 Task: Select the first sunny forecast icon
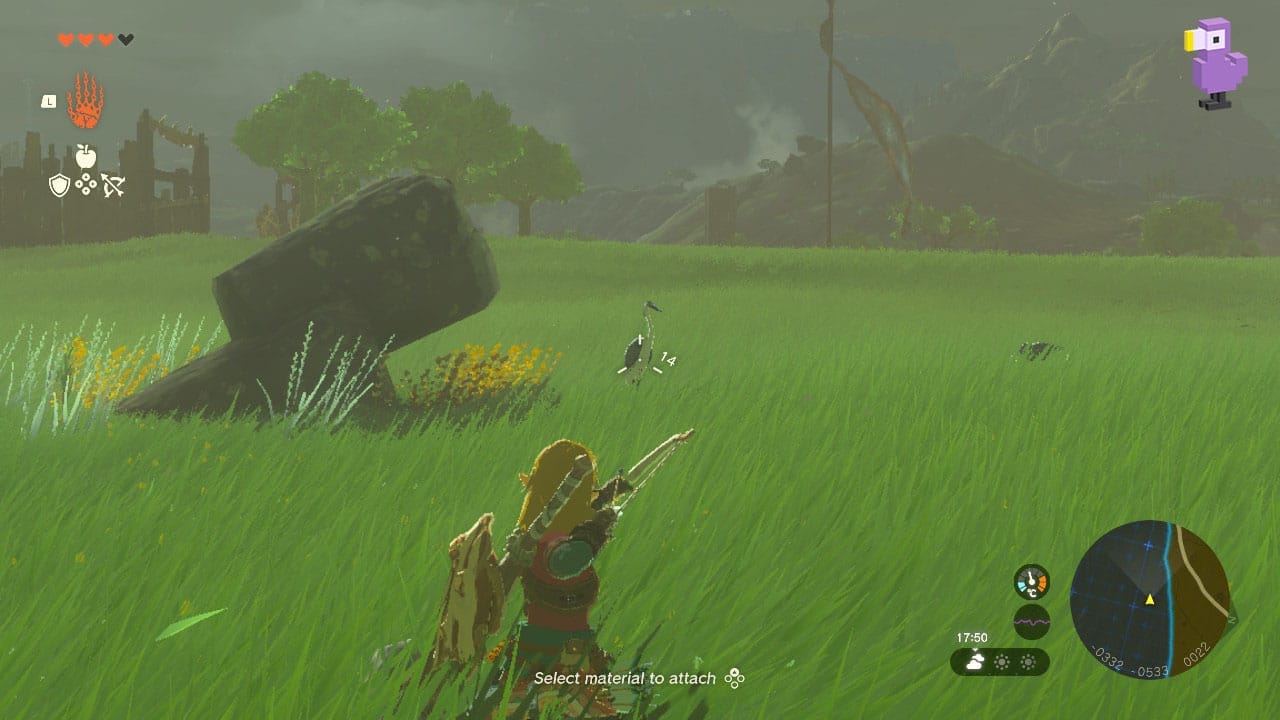click(x=1002, y=661)
